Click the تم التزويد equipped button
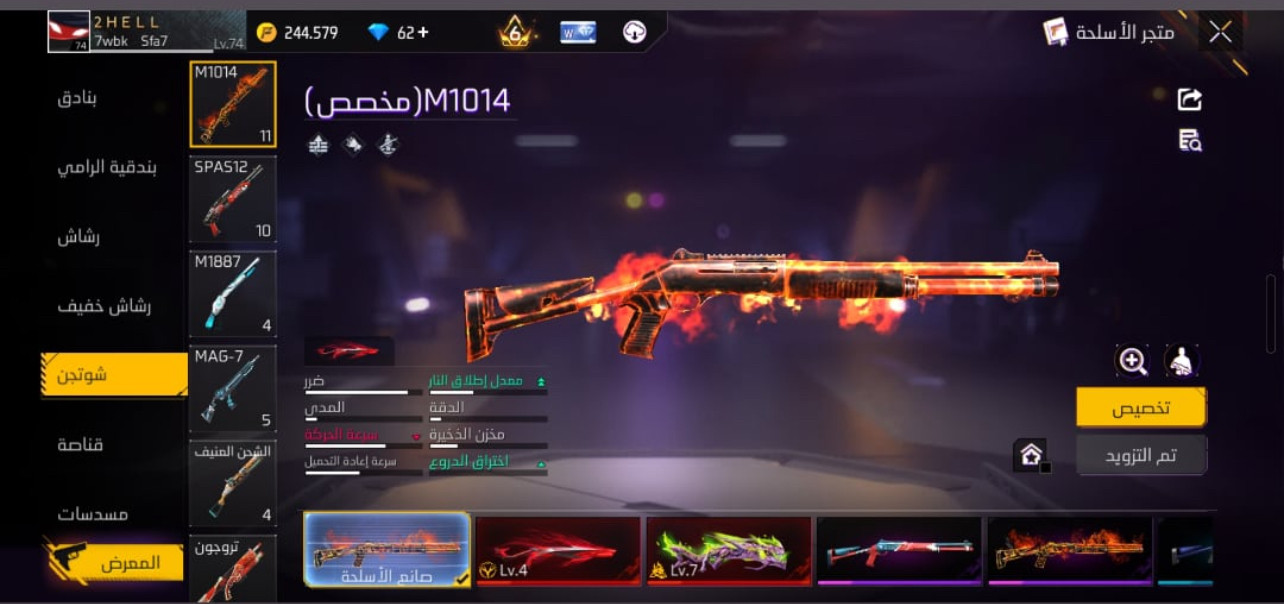1284x604 pixels. (x=1141, y=455)
